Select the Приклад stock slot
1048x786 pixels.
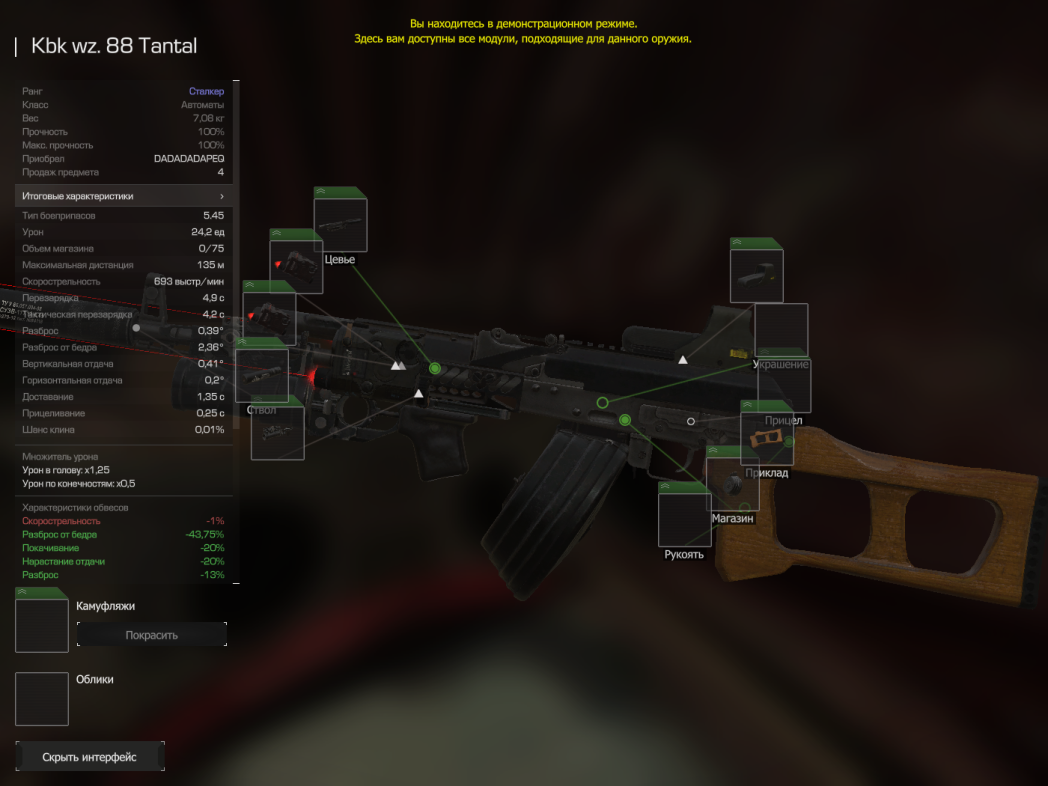767,438
